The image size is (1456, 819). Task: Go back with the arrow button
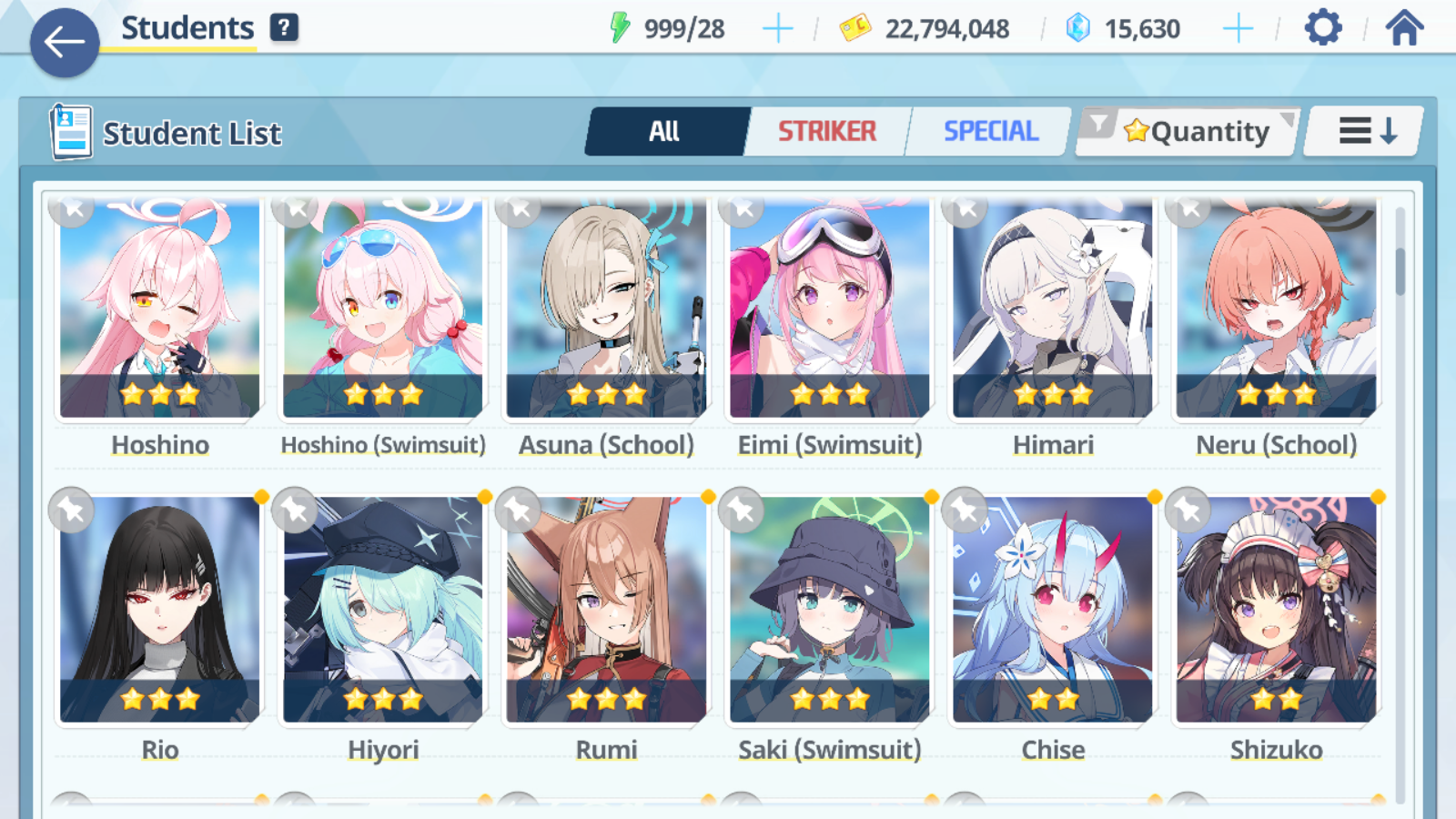(x=65, y=42)
